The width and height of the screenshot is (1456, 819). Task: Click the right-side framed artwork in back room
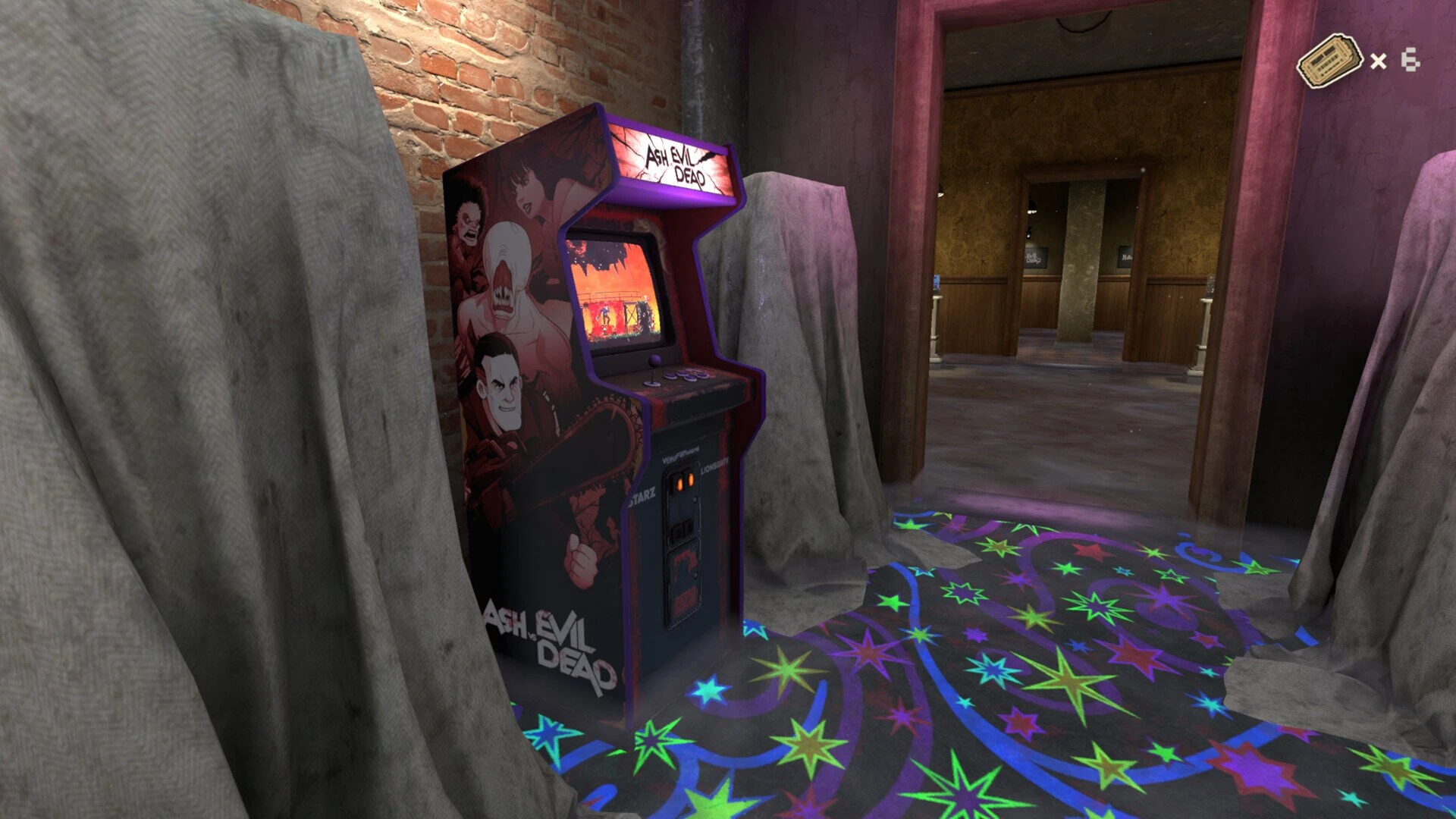(x=1125, y=256)
